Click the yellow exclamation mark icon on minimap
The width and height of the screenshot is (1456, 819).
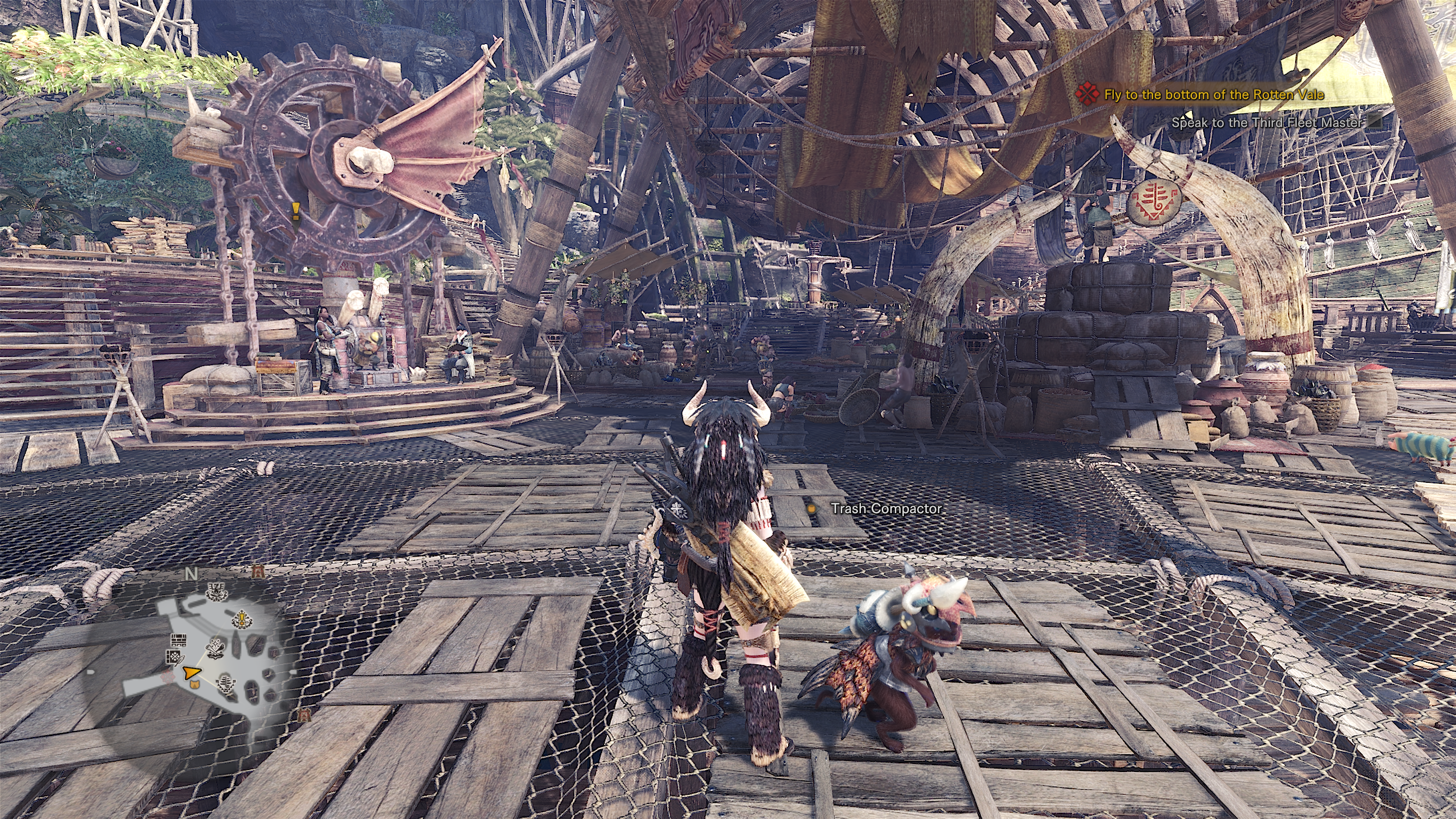241,620
